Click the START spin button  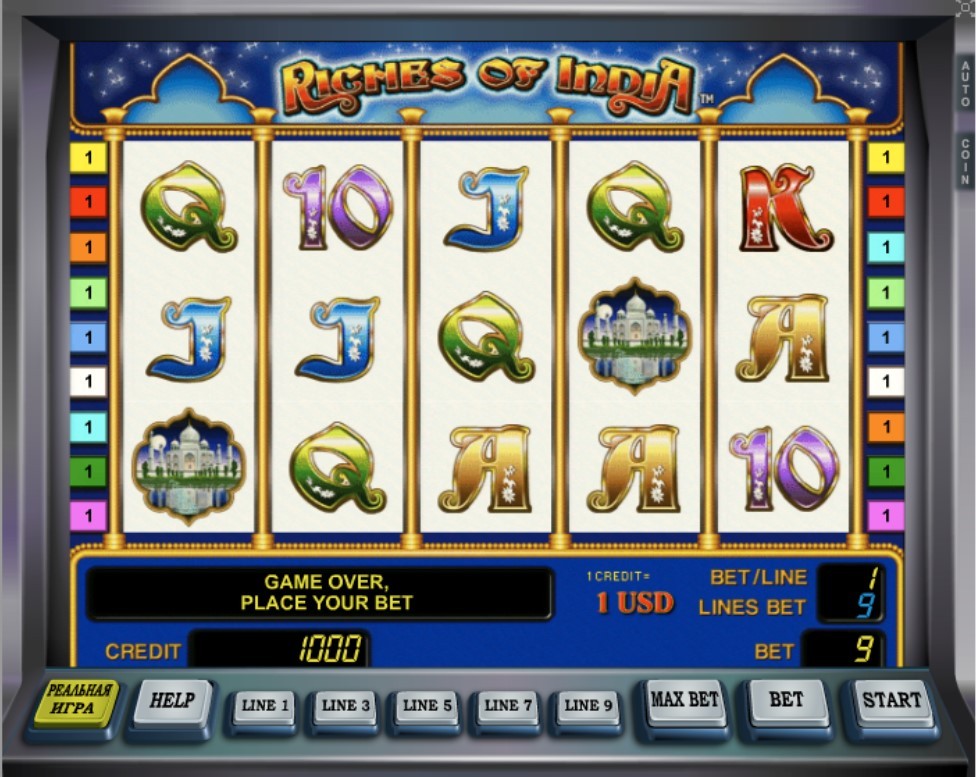pyautogui.click(x=891, y=703)
